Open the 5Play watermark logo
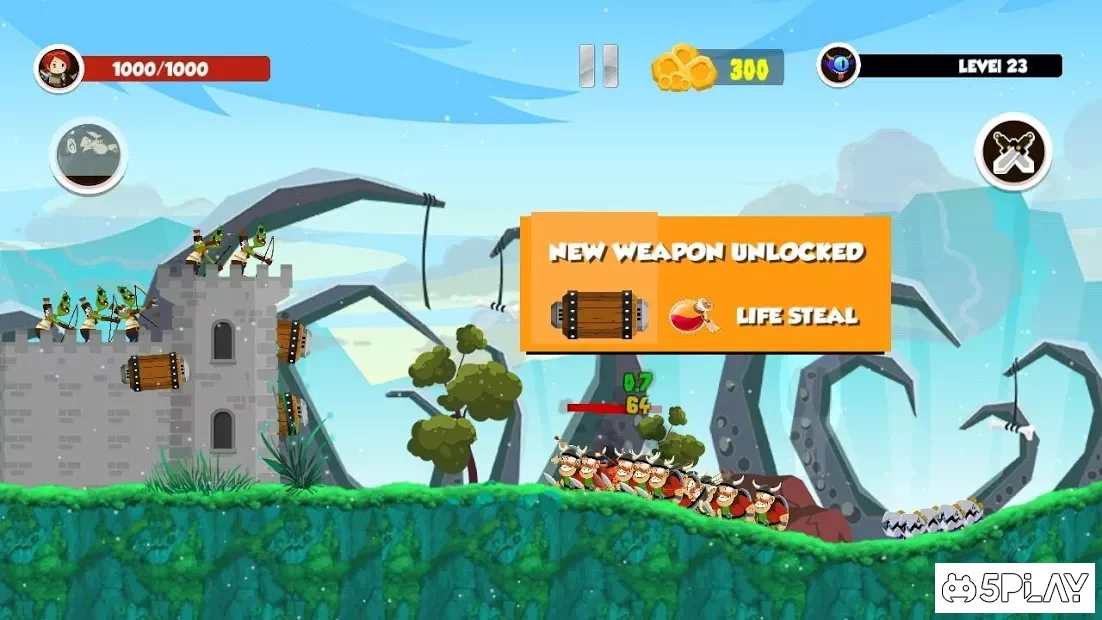1102x620 pixels. 1015,588
